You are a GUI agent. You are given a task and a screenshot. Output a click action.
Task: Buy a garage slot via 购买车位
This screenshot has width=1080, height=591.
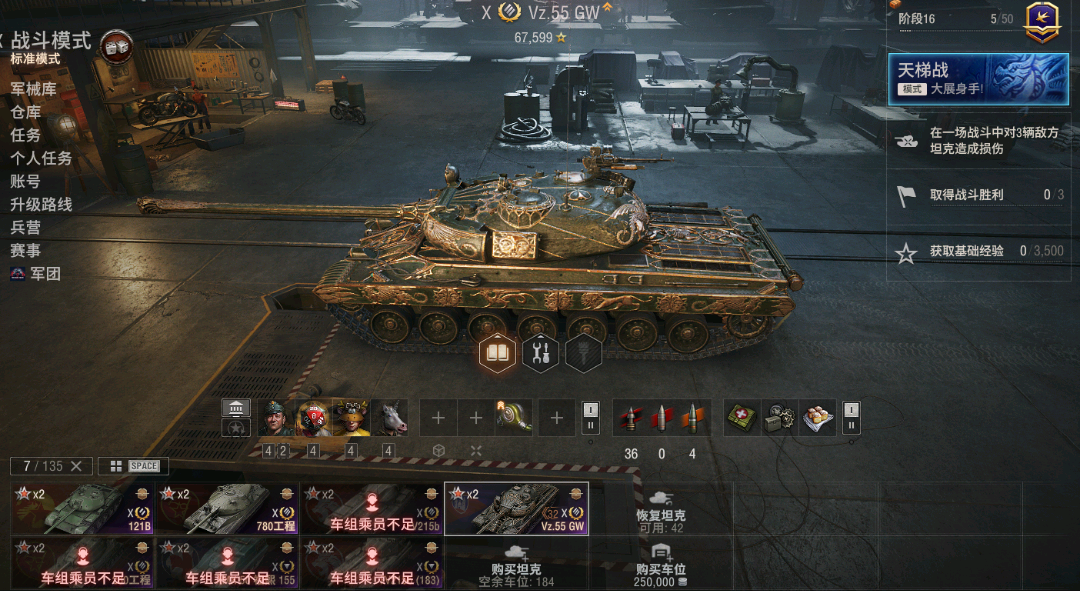660,564
